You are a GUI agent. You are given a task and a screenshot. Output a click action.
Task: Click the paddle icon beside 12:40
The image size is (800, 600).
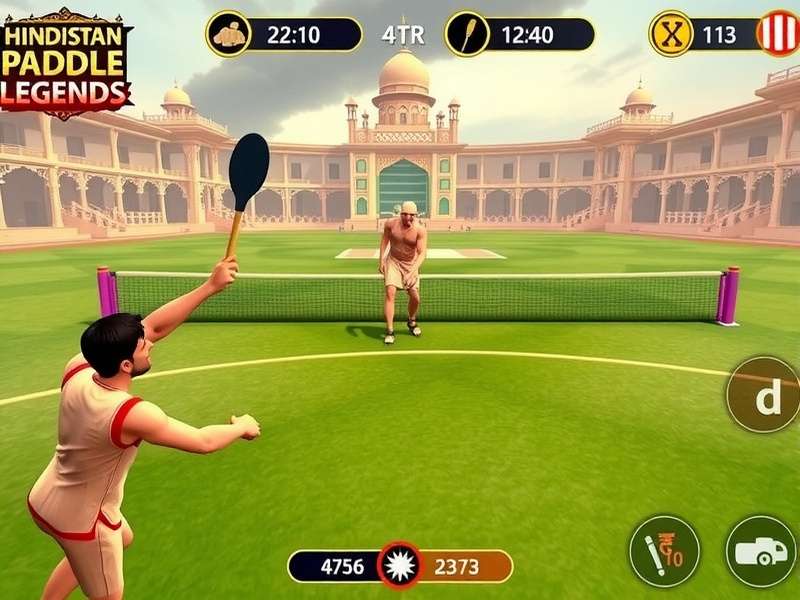click(467, 34)
